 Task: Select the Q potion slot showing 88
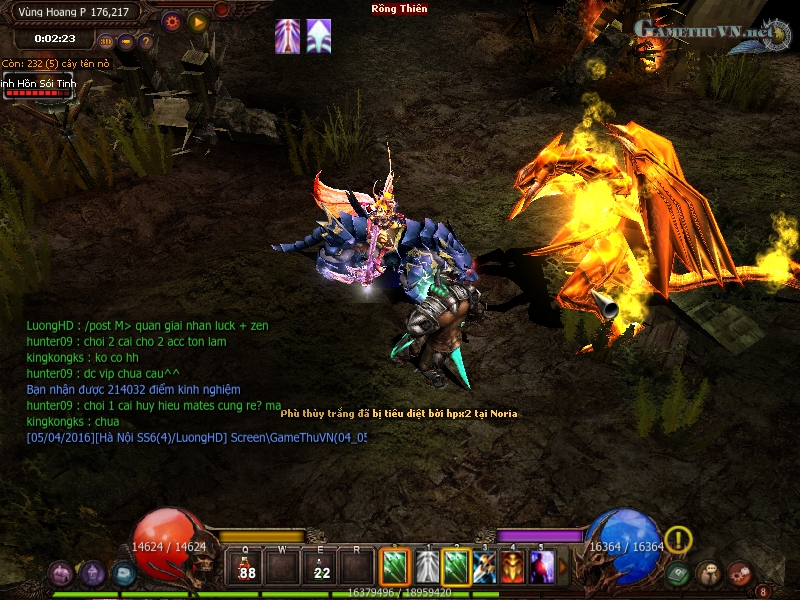point(247,568)
